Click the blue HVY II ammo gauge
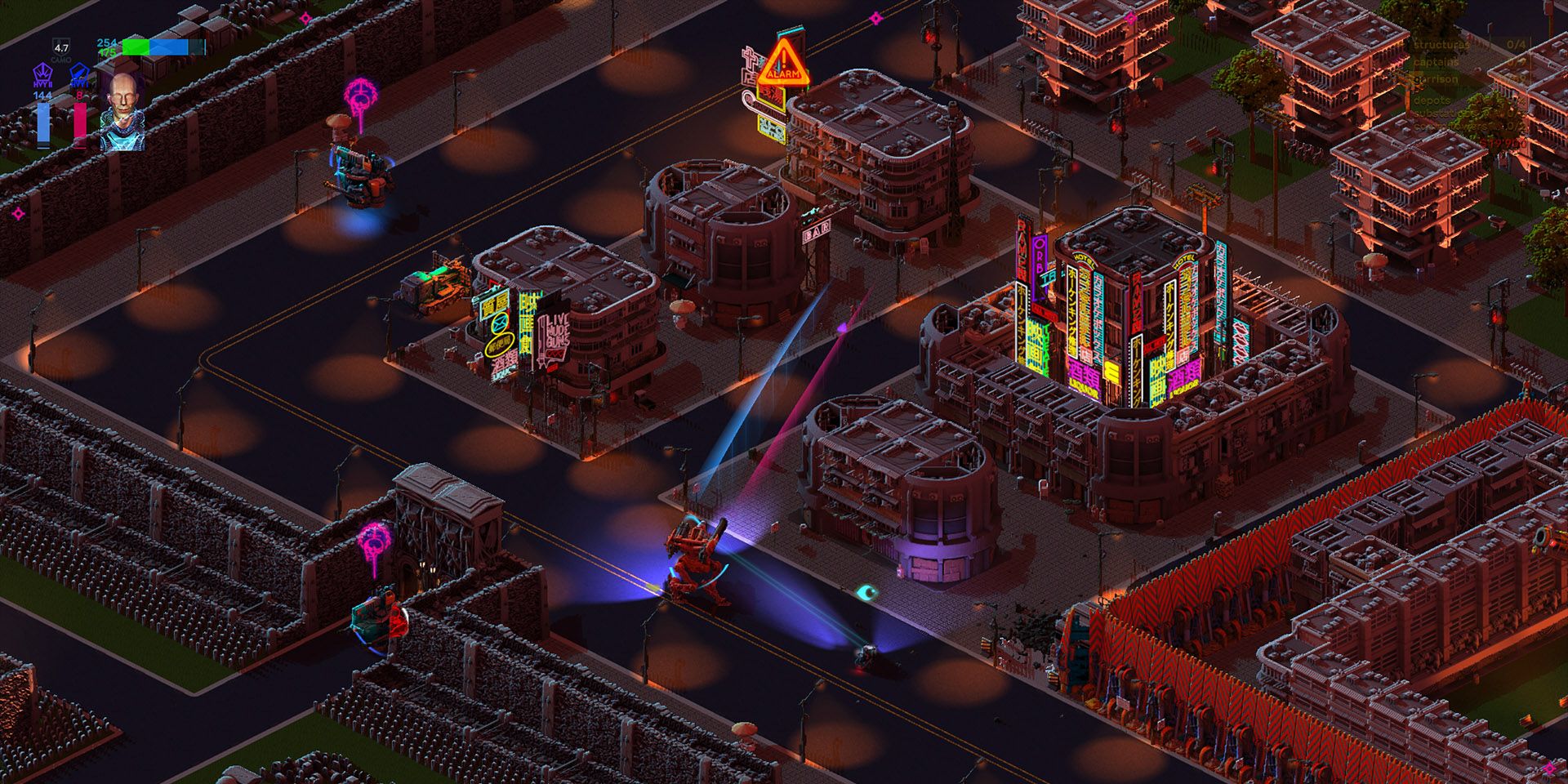This screenshot has width=1568, height=784. [x=44, y=122]
